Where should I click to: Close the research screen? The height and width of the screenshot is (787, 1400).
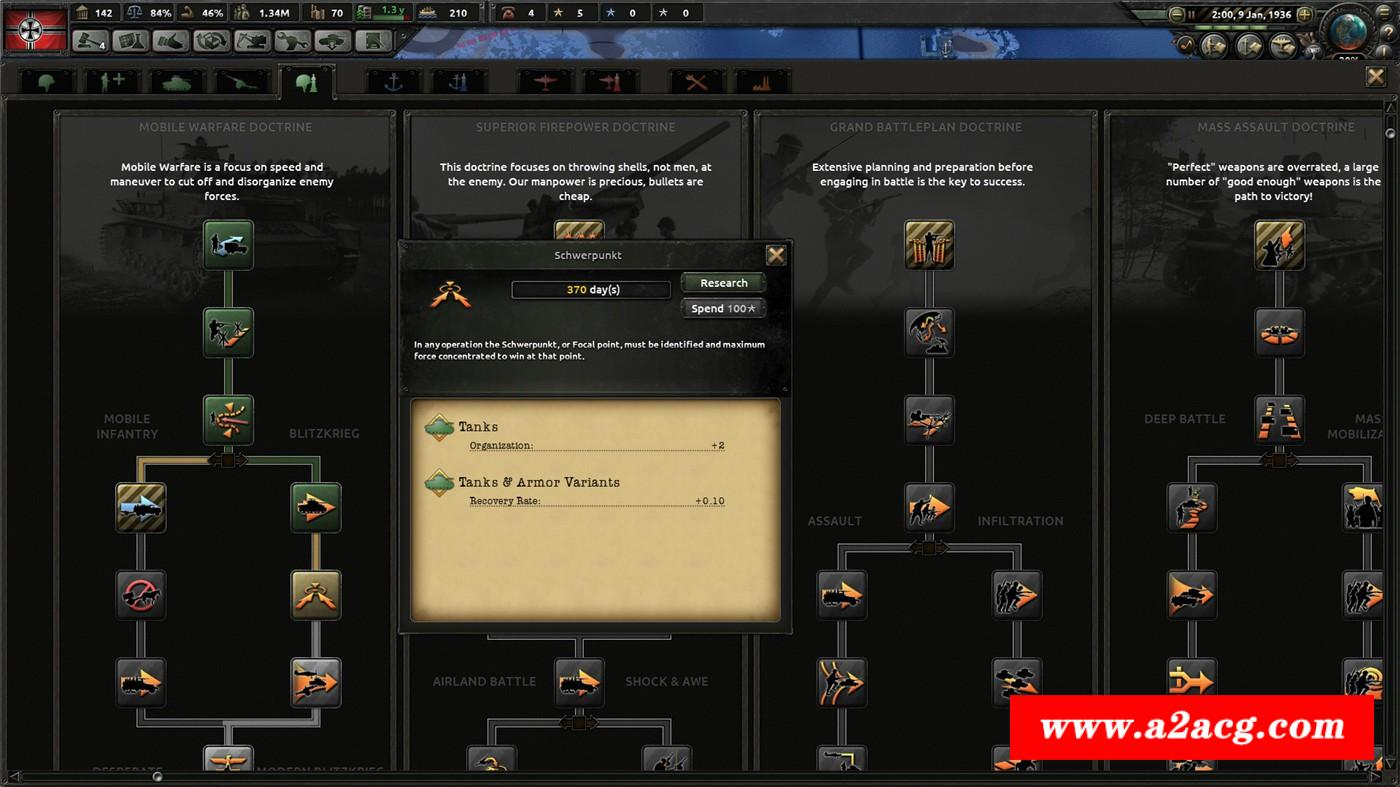click(x=1376, y=78)
